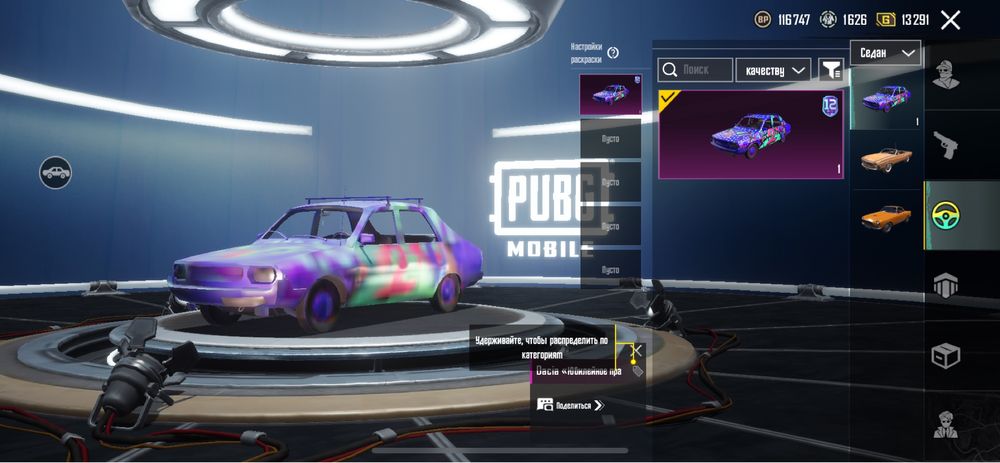Show help for Настройки раскраски
This screenshot has height=463, width=1000.
pyautogui.click(x=613, y=53)
